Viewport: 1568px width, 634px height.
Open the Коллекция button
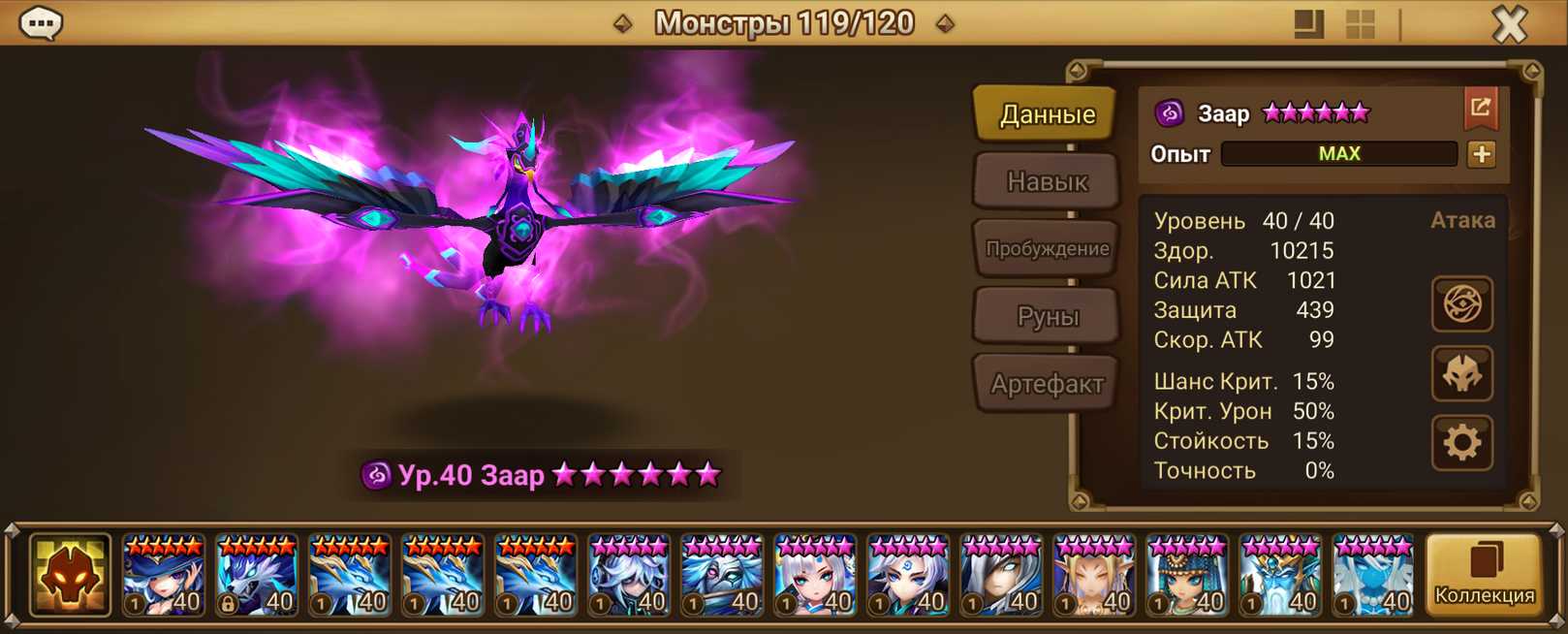pos(1484,576)
